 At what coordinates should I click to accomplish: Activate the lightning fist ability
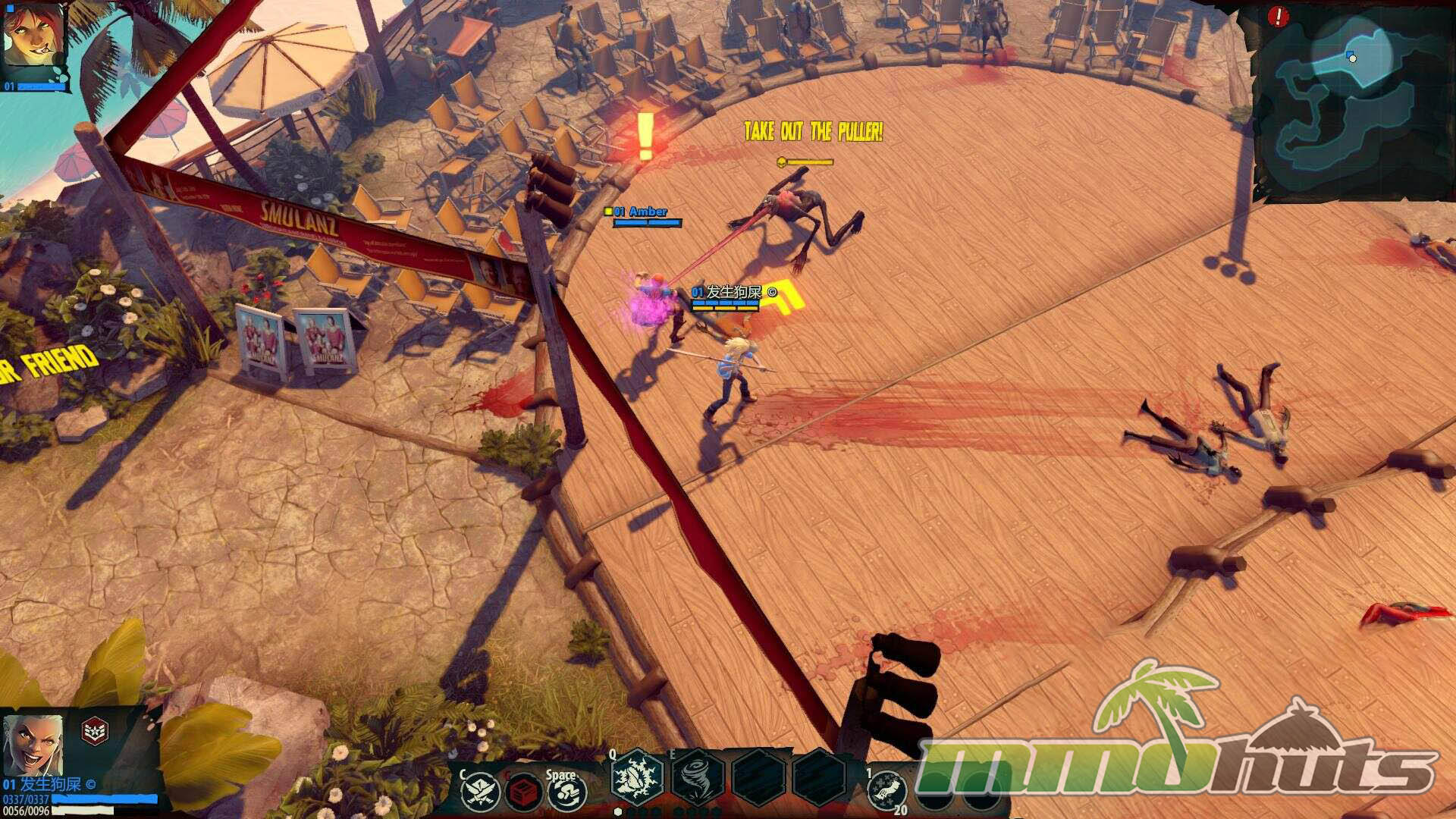coord(635,778)
